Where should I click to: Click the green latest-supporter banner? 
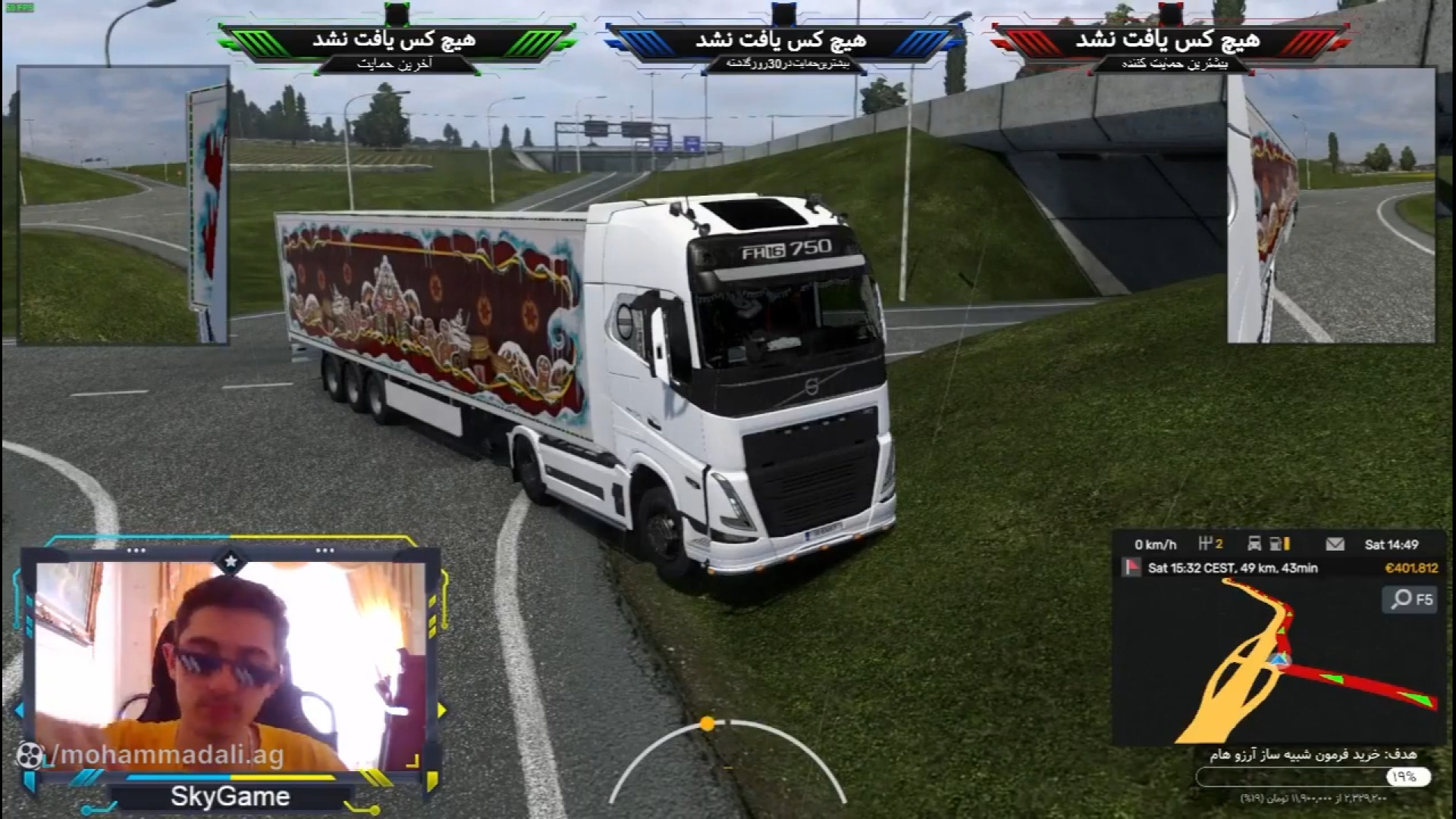click(x=396, y=47)
